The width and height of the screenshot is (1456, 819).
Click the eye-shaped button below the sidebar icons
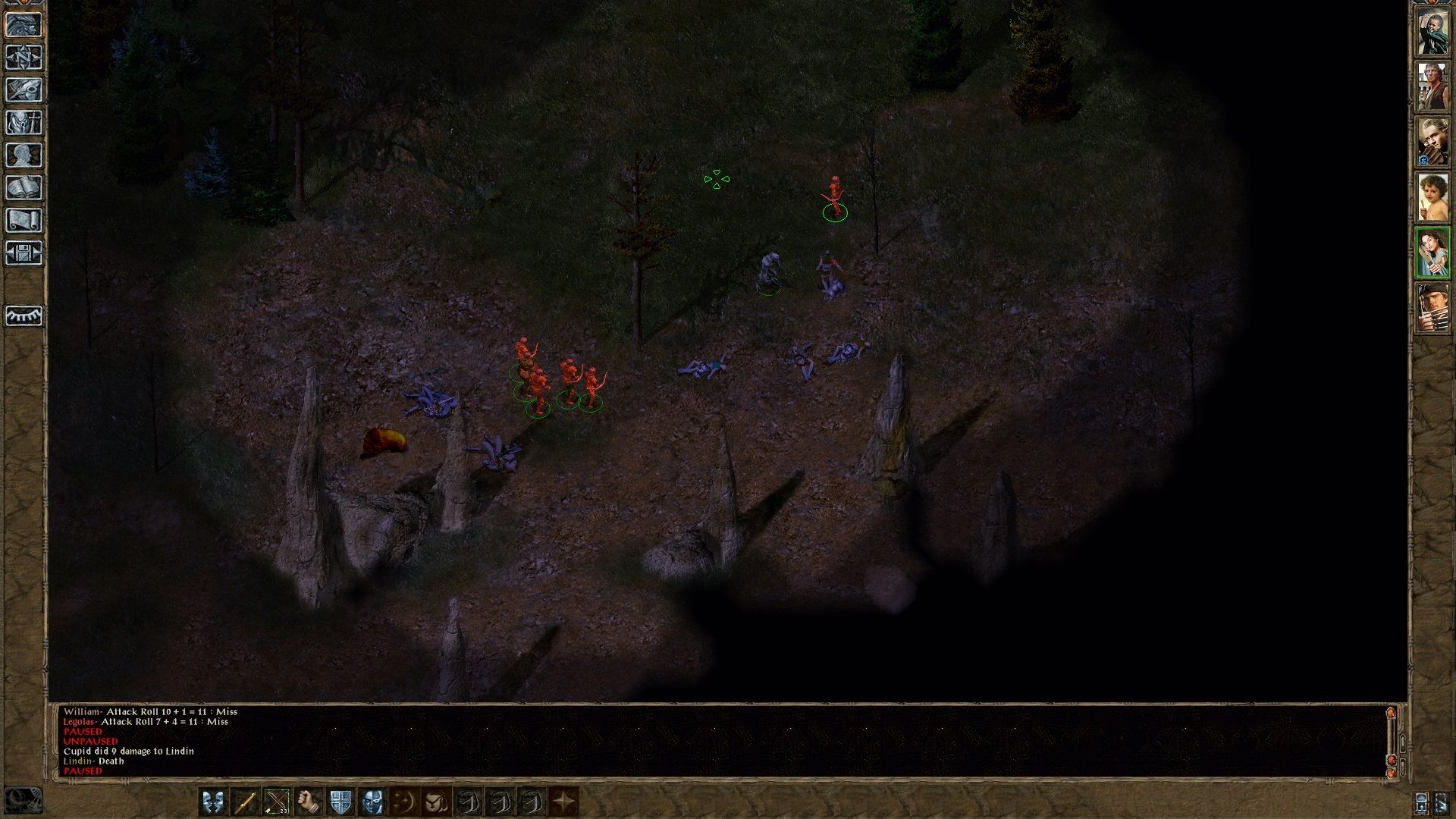tap(24, 315)
